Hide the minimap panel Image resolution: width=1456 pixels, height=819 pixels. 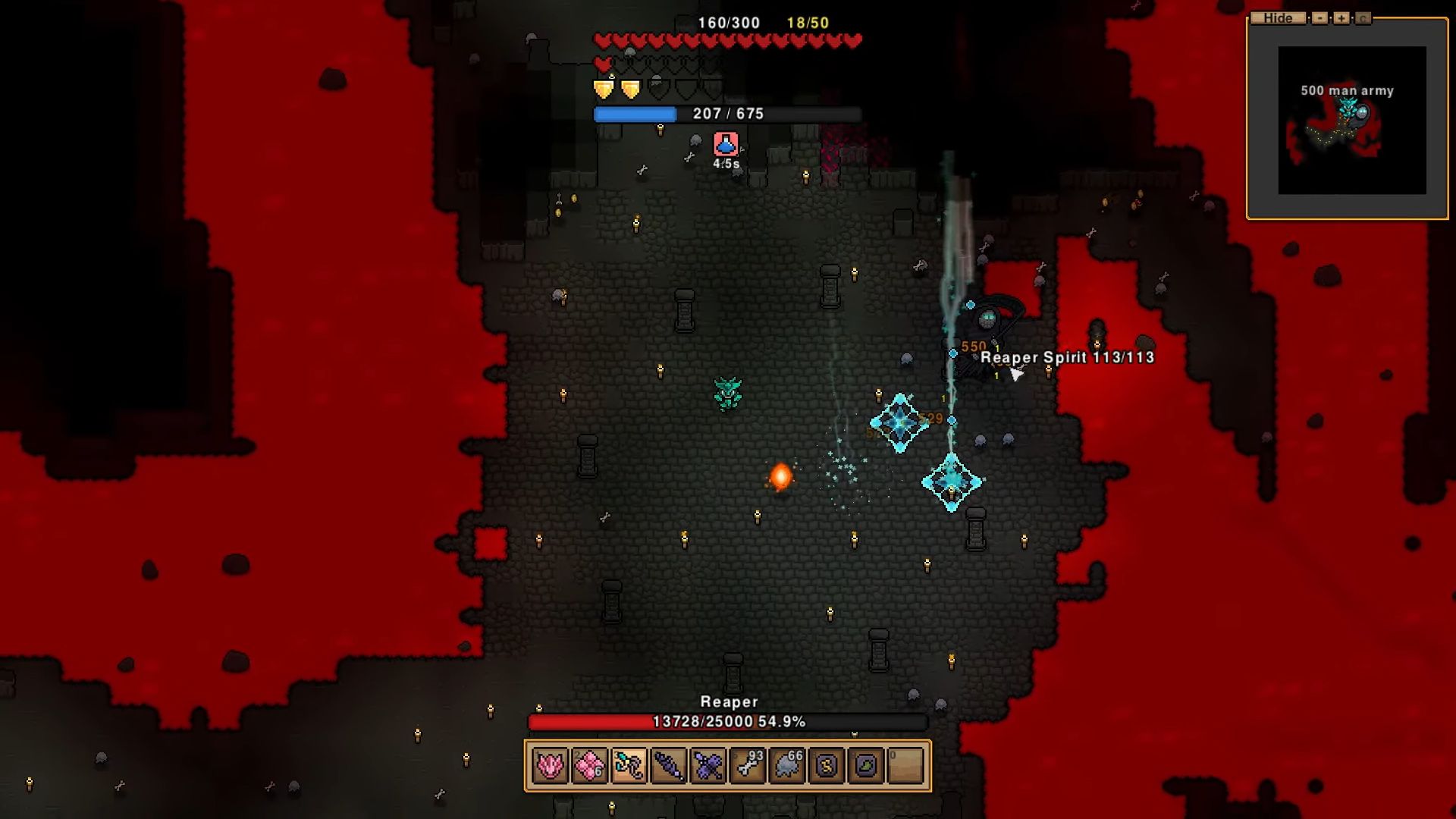(1278, 18)
